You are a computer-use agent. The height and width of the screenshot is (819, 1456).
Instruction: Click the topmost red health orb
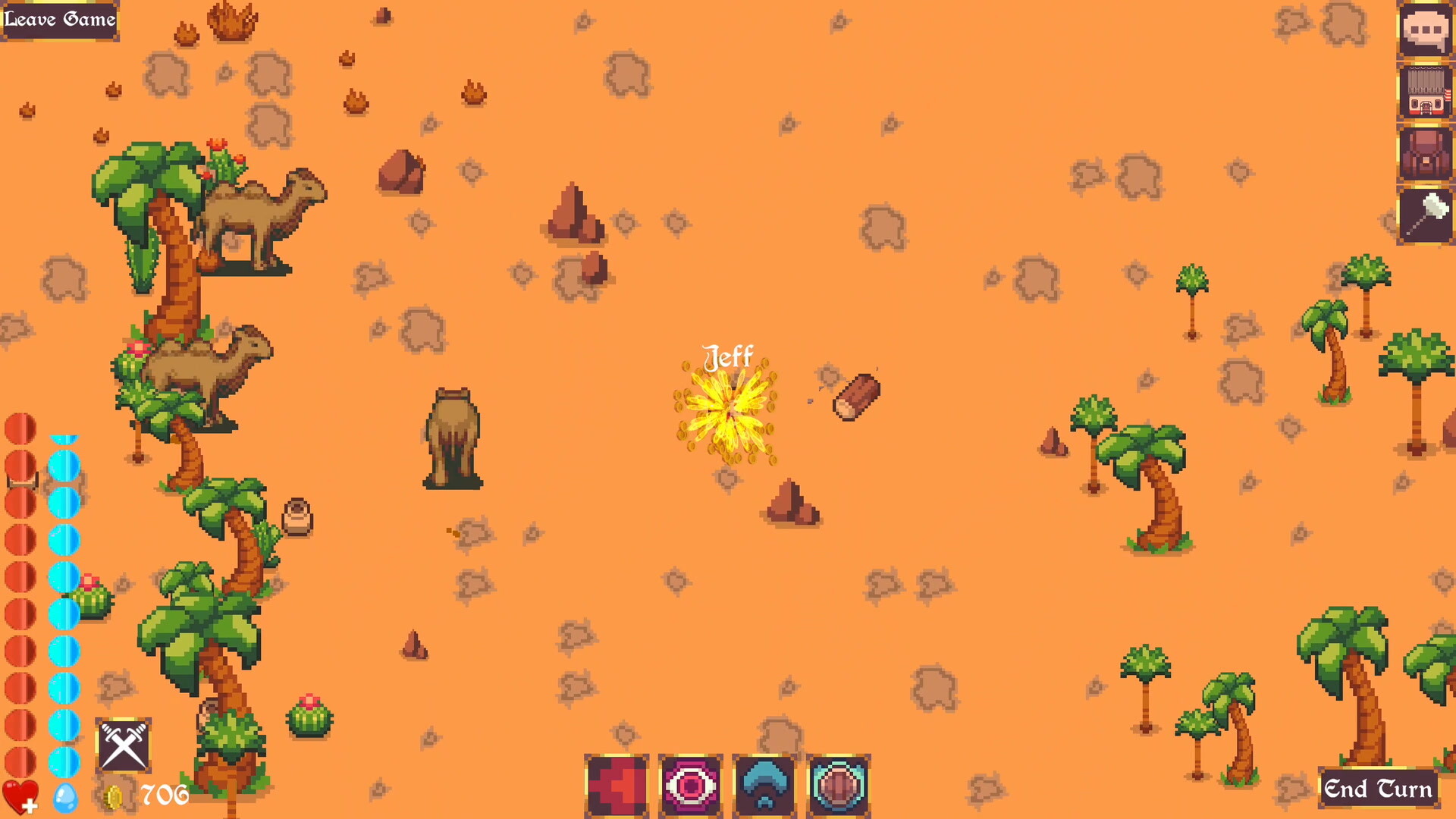tap(20, 429)
